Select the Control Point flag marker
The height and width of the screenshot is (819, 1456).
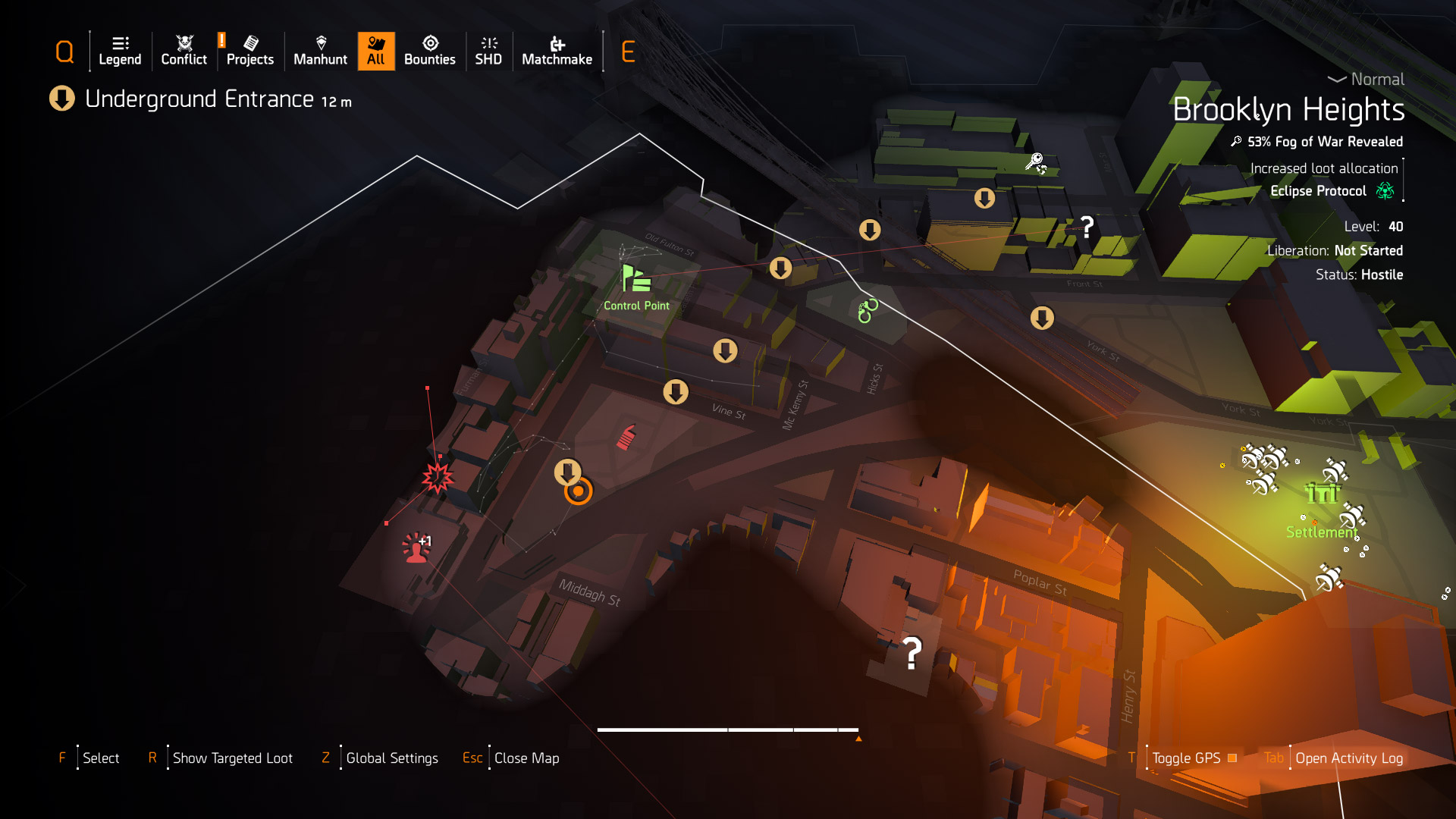click(635, 279)
